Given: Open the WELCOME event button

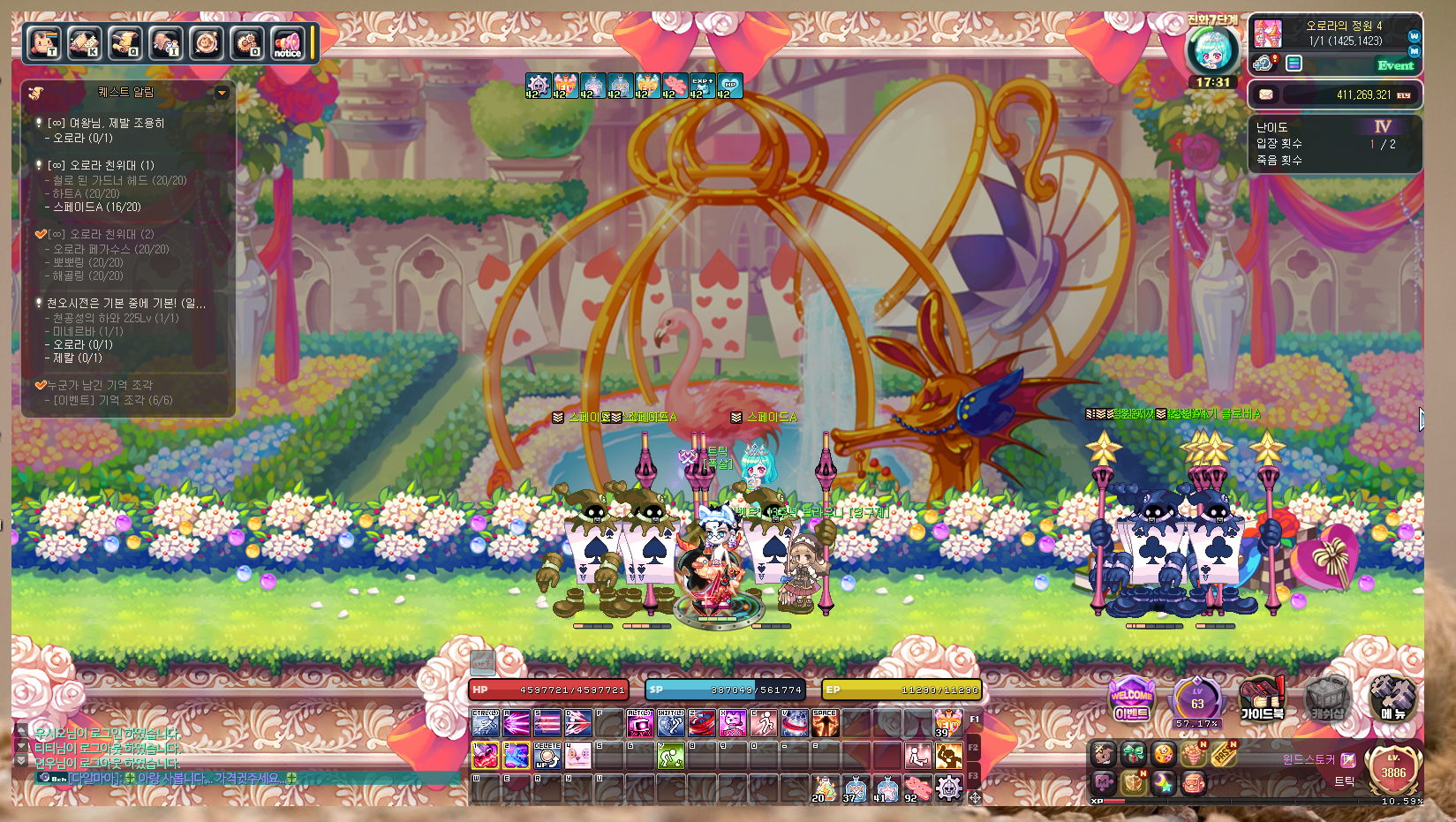Looking at the screenshot, I should 1131,700.
